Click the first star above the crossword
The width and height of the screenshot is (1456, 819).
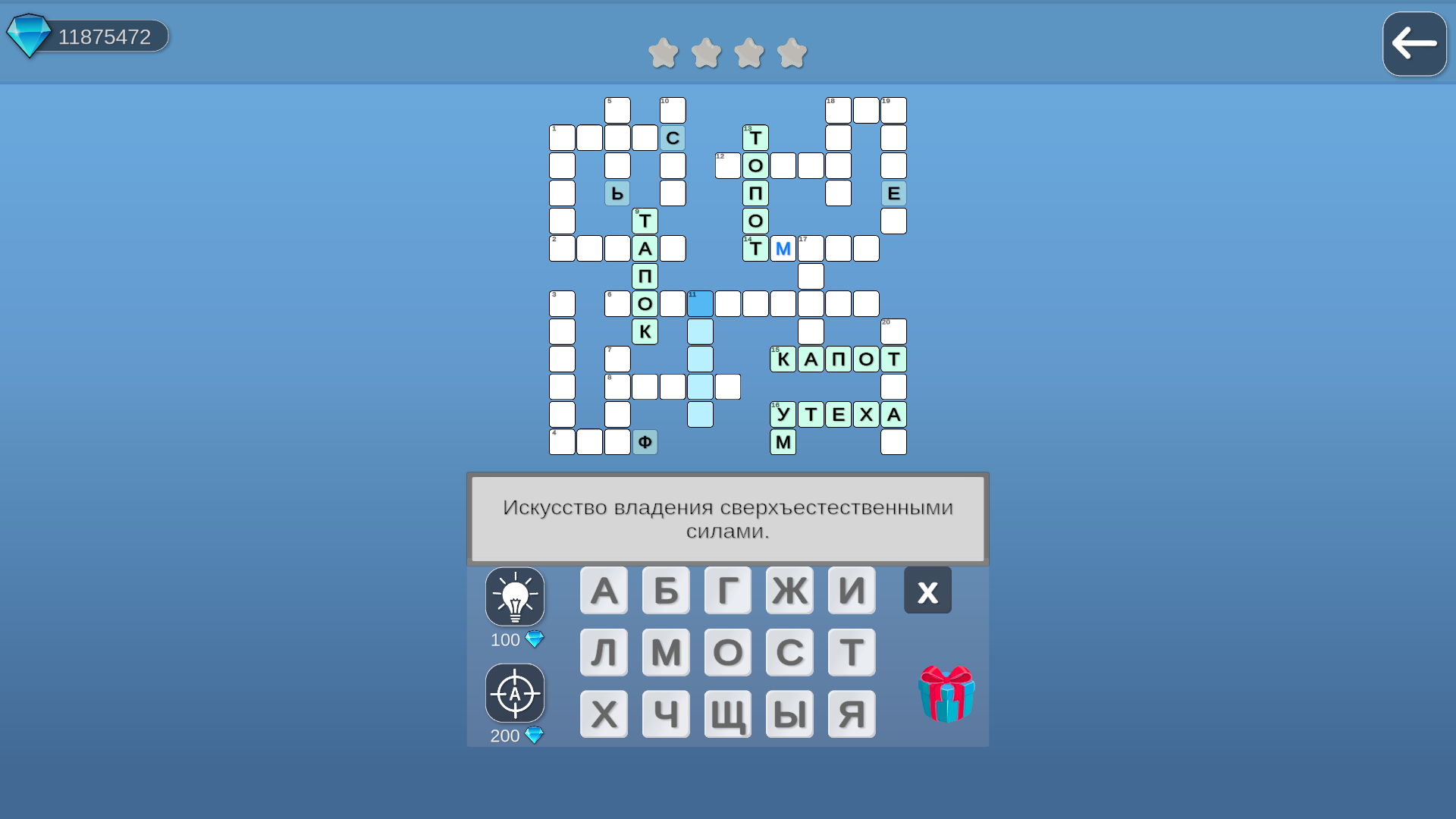pyautogui.click(x=663, y=53)
